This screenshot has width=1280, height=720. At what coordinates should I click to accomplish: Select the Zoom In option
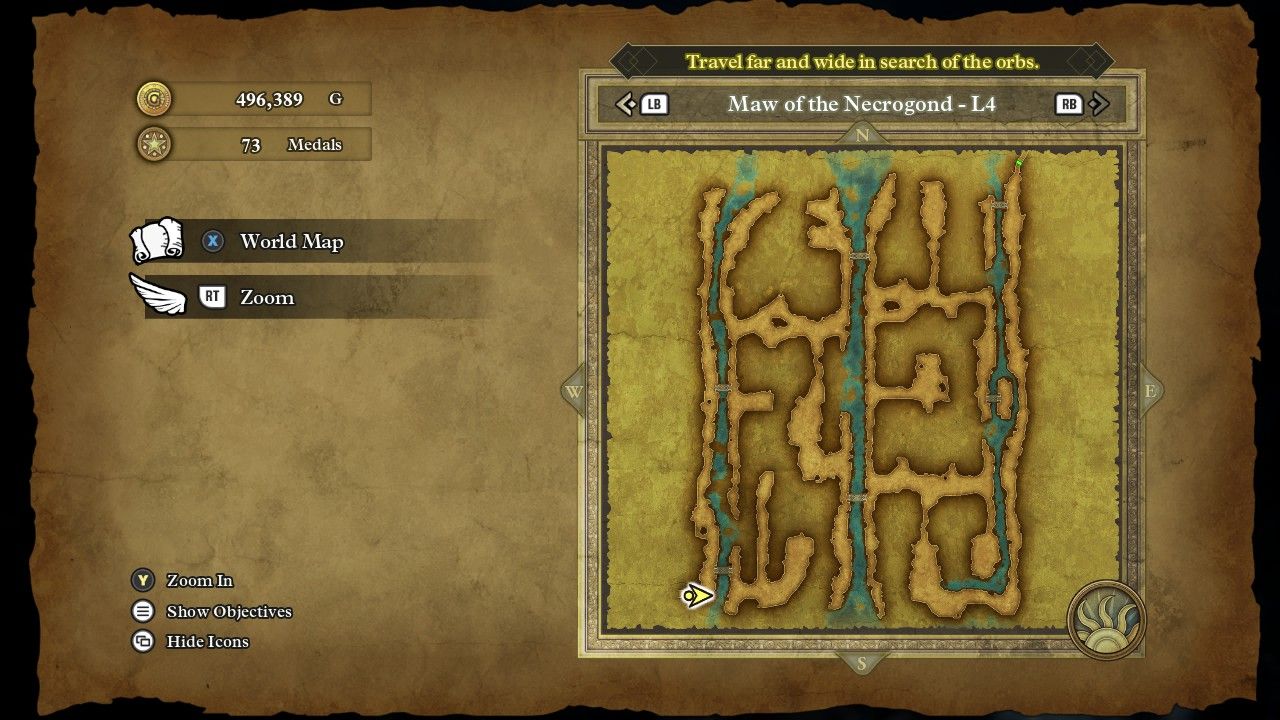point(199,581)
